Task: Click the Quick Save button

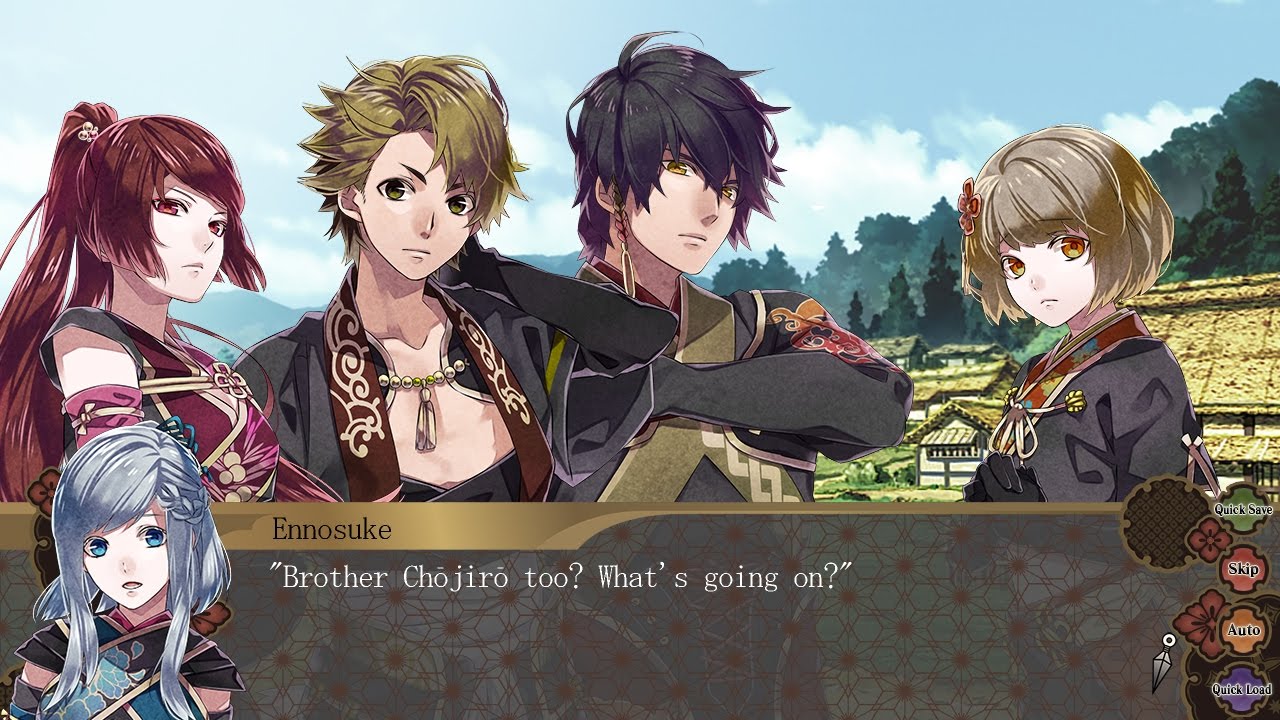Action: point(1243,509)
